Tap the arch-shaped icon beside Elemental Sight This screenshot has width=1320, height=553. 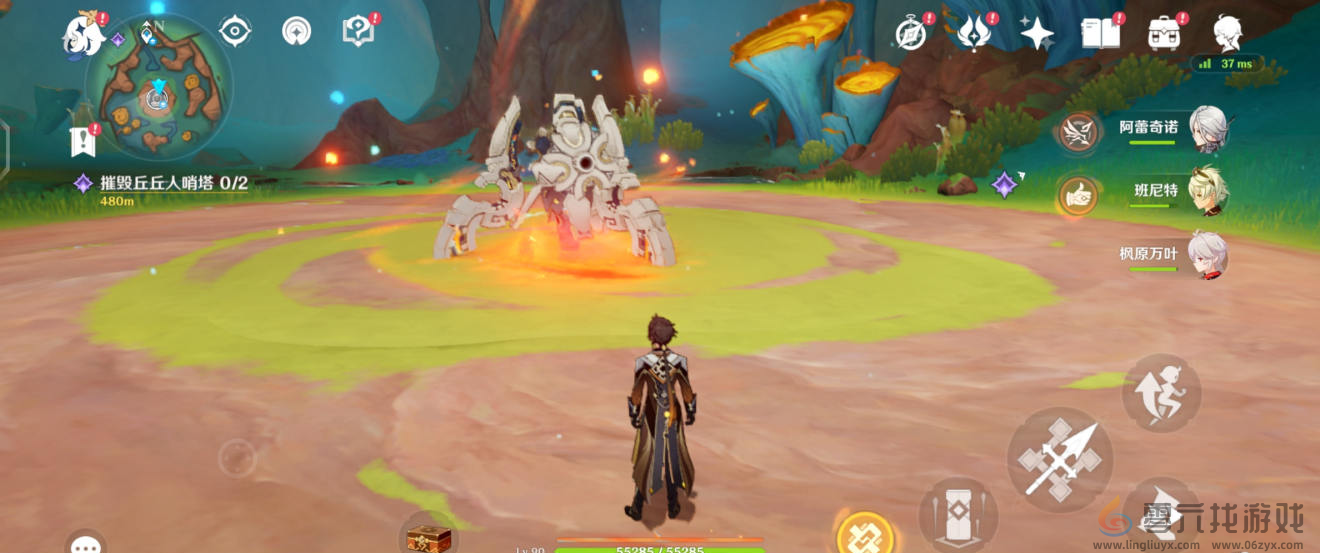click(296, 32)
